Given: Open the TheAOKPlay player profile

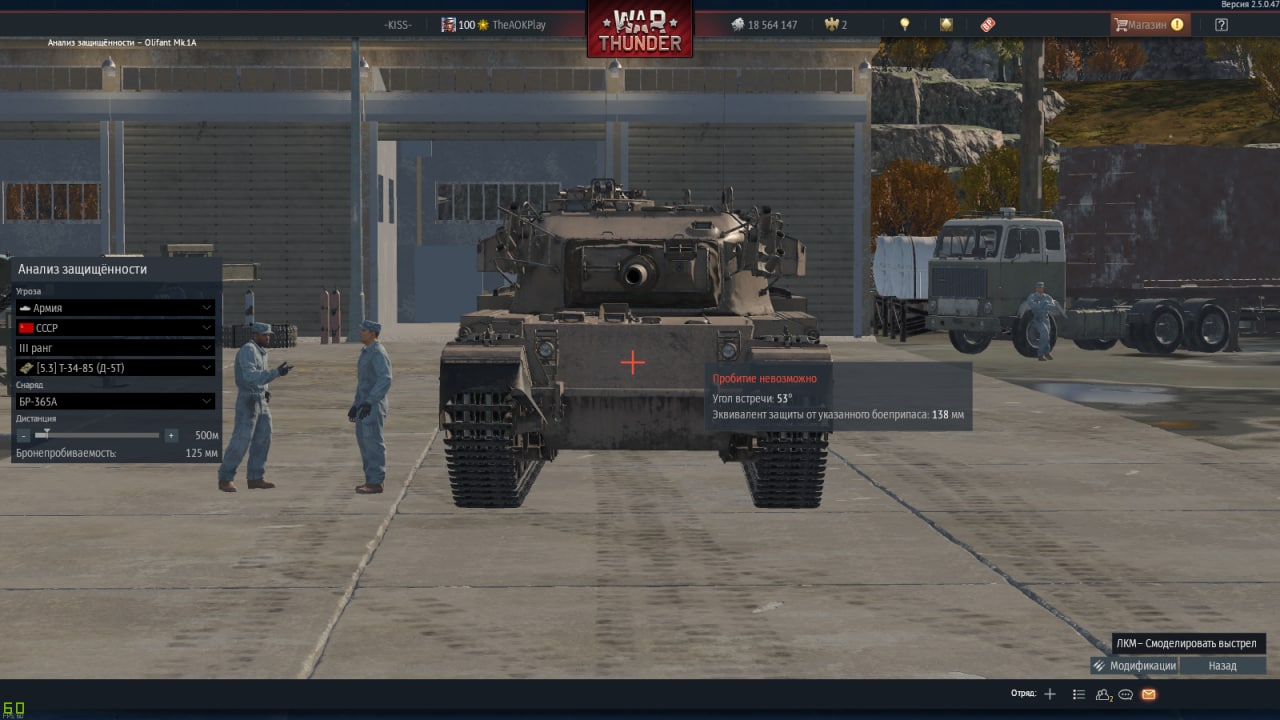Looking at the screenshot, I should [518, 25].
